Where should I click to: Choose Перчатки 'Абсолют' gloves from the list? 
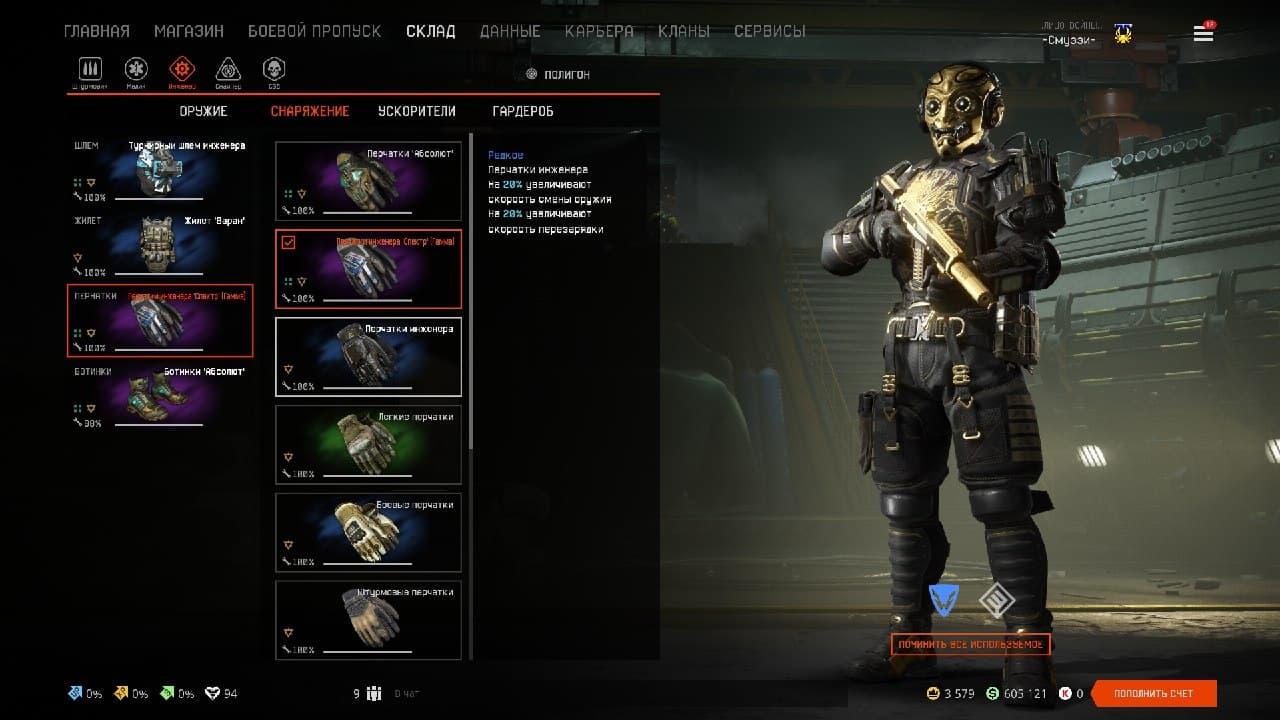(x=368, y=181)
